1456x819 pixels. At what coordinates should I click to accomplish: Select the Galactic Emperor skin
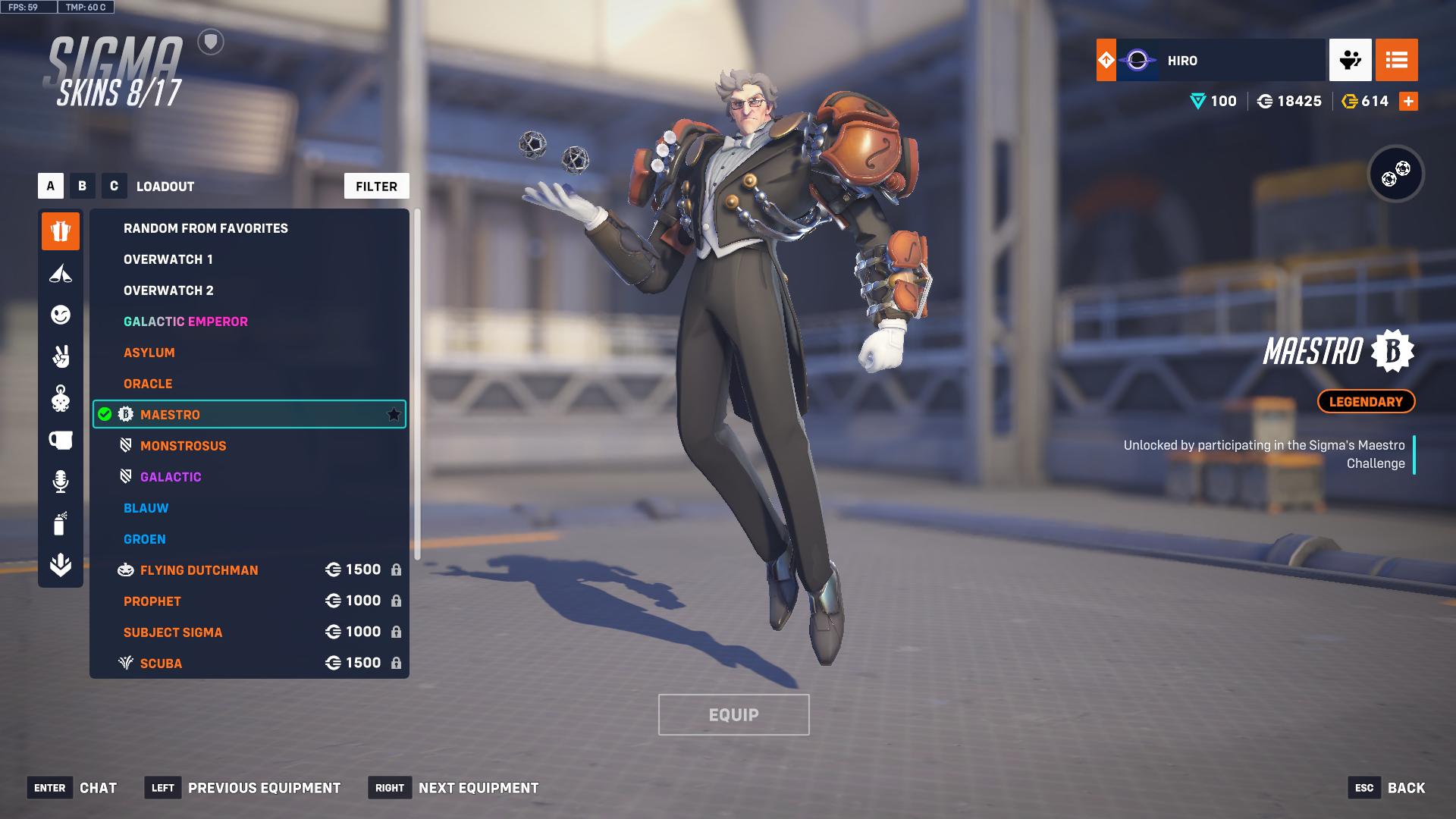[x=186, y=322]
